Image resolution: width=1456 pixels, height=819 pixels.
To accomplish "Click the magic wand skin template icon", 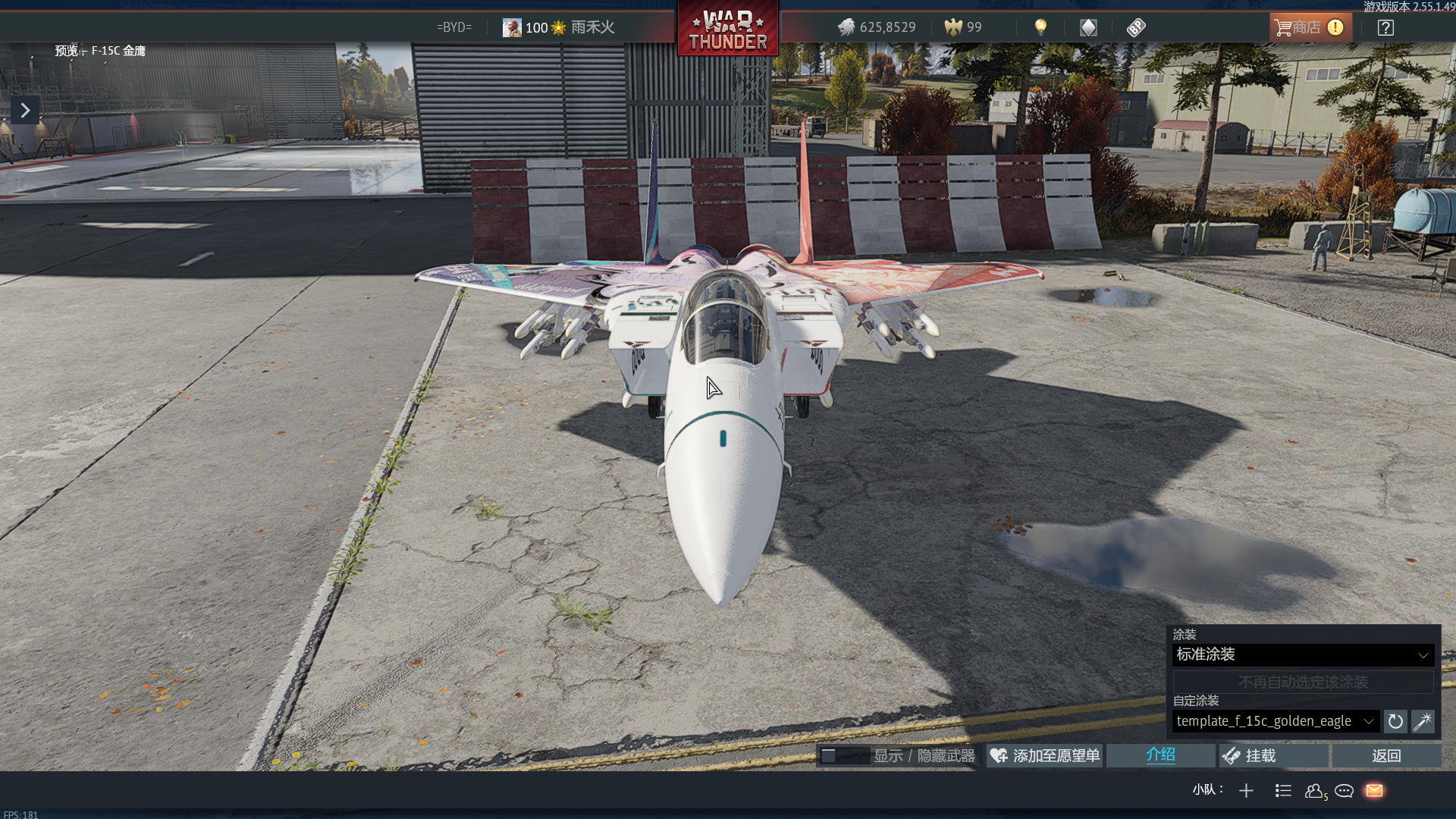I will click(x=1423, y=721).
